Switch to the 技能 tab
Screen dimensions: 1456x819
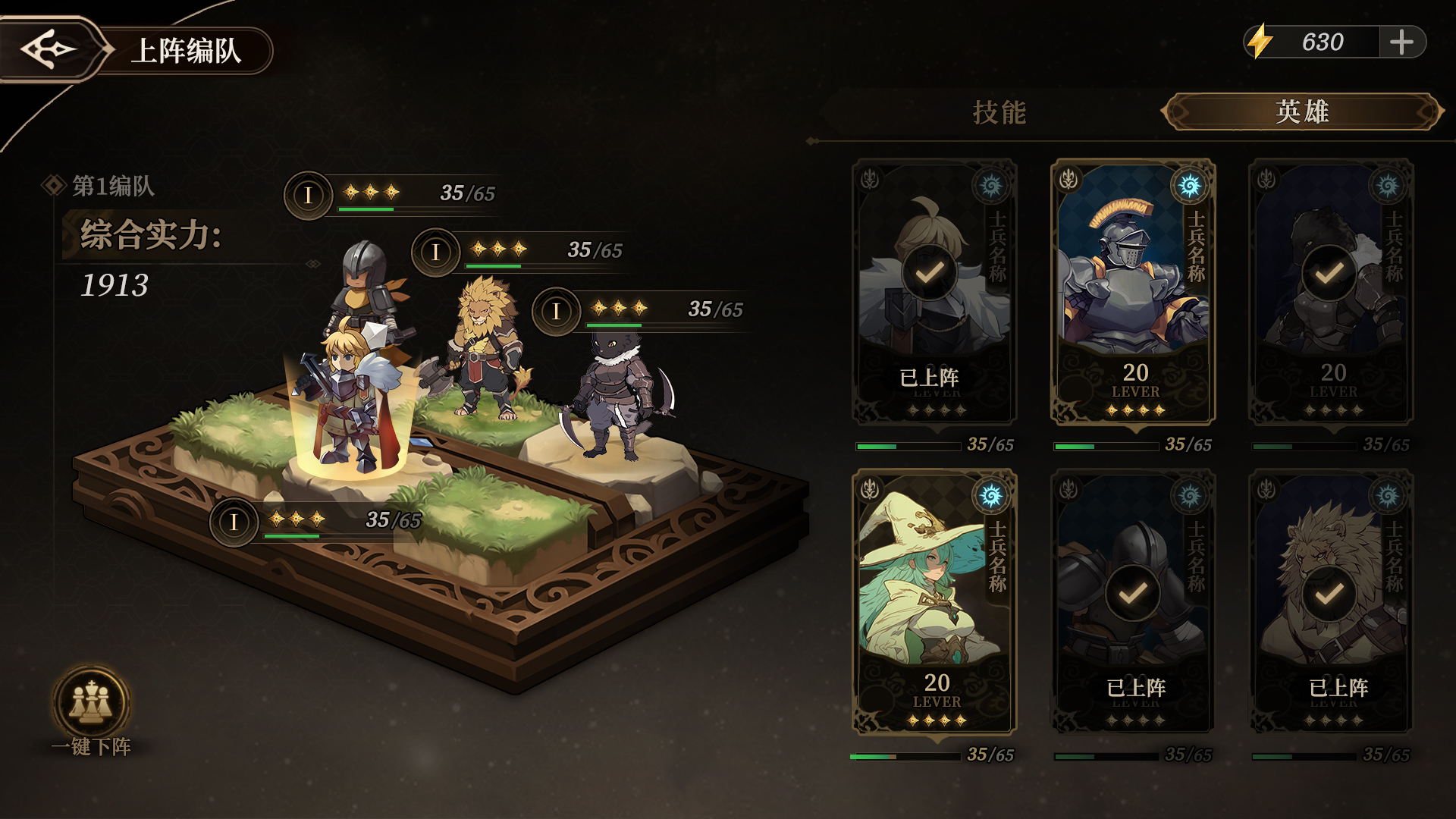coord(999,112)
